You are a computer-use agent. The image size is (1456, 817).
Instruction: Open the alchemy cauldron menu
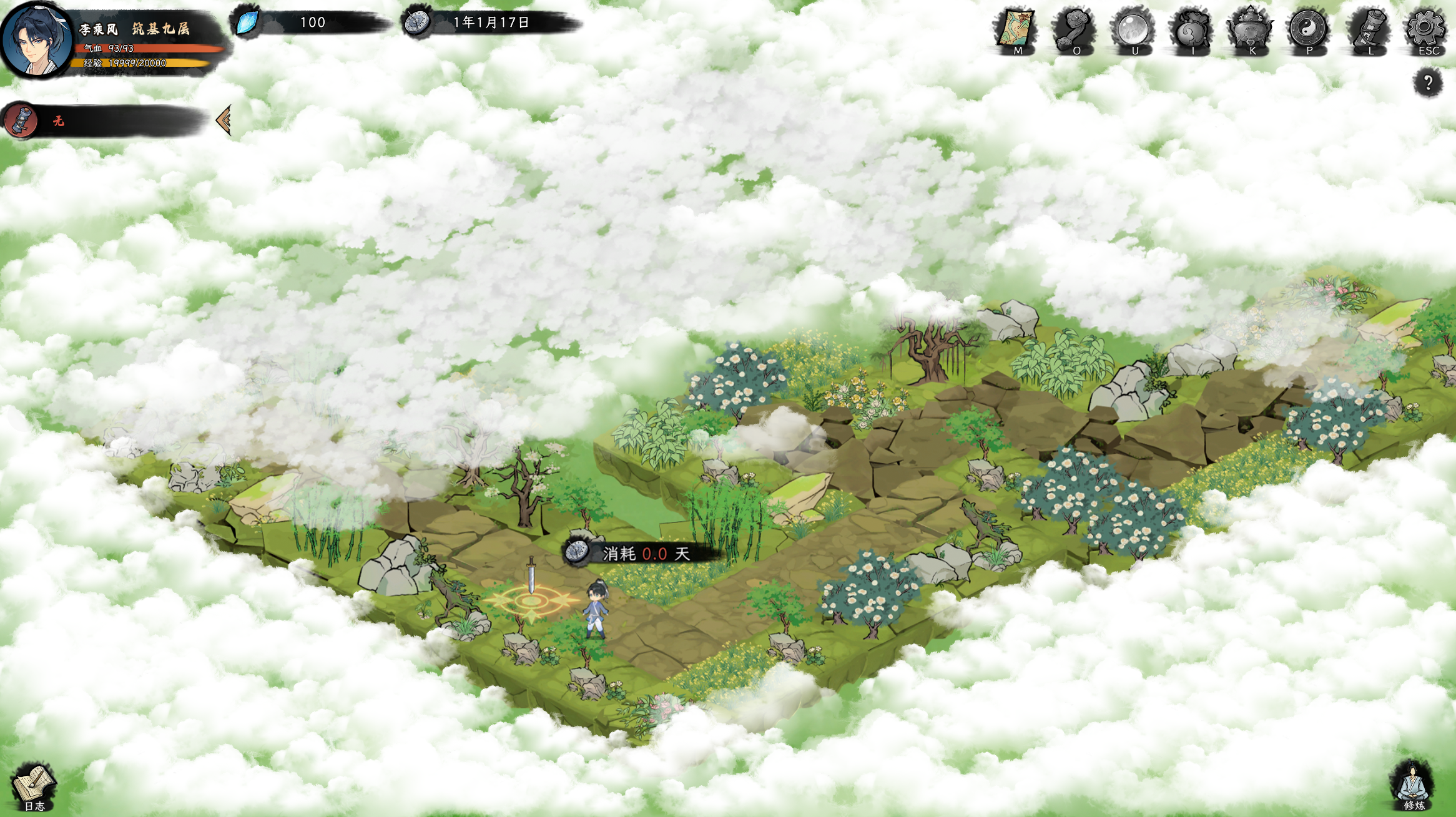1250,29
